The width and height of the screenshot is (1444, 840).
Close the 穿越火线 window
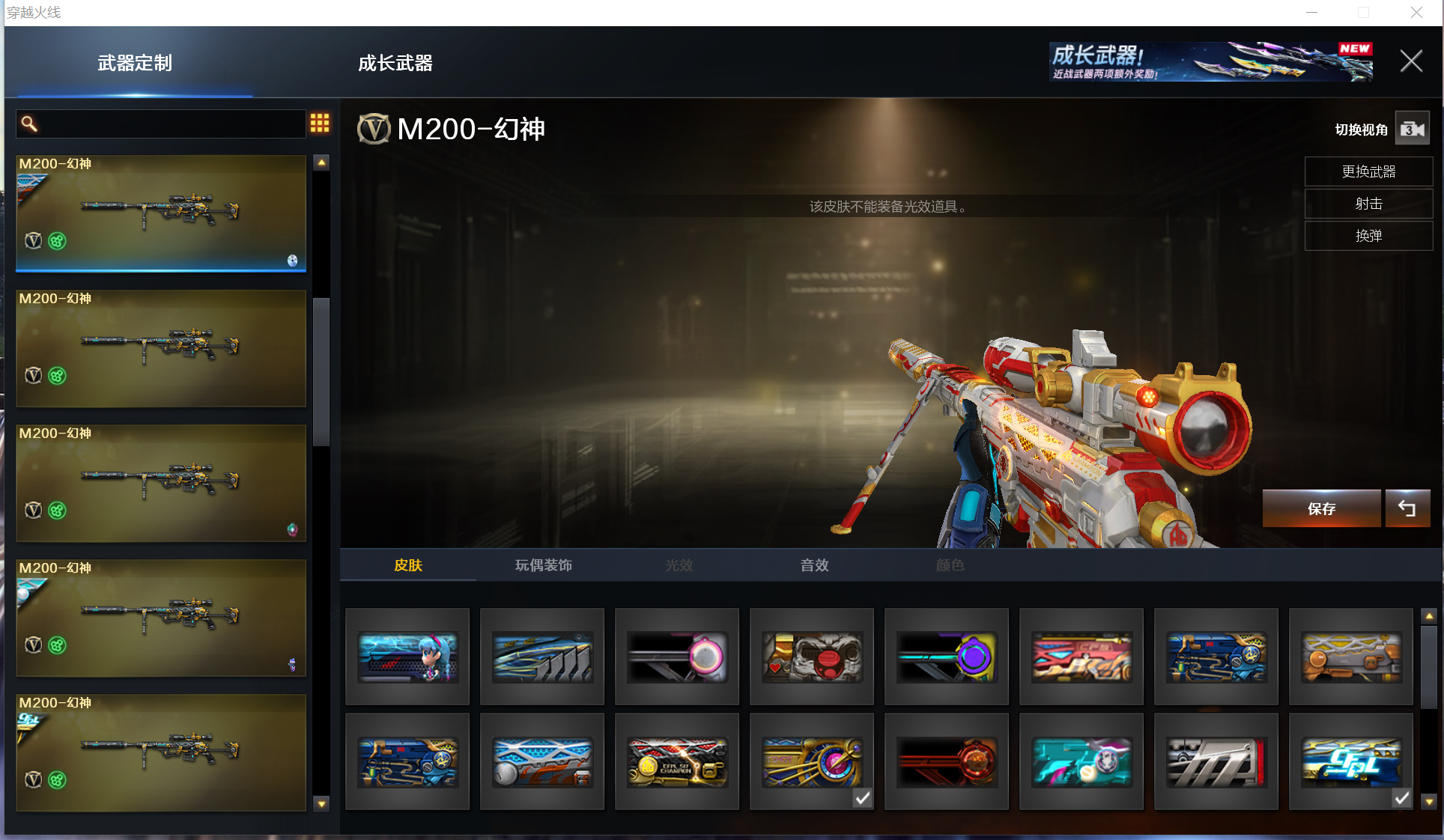point(1416,13)
